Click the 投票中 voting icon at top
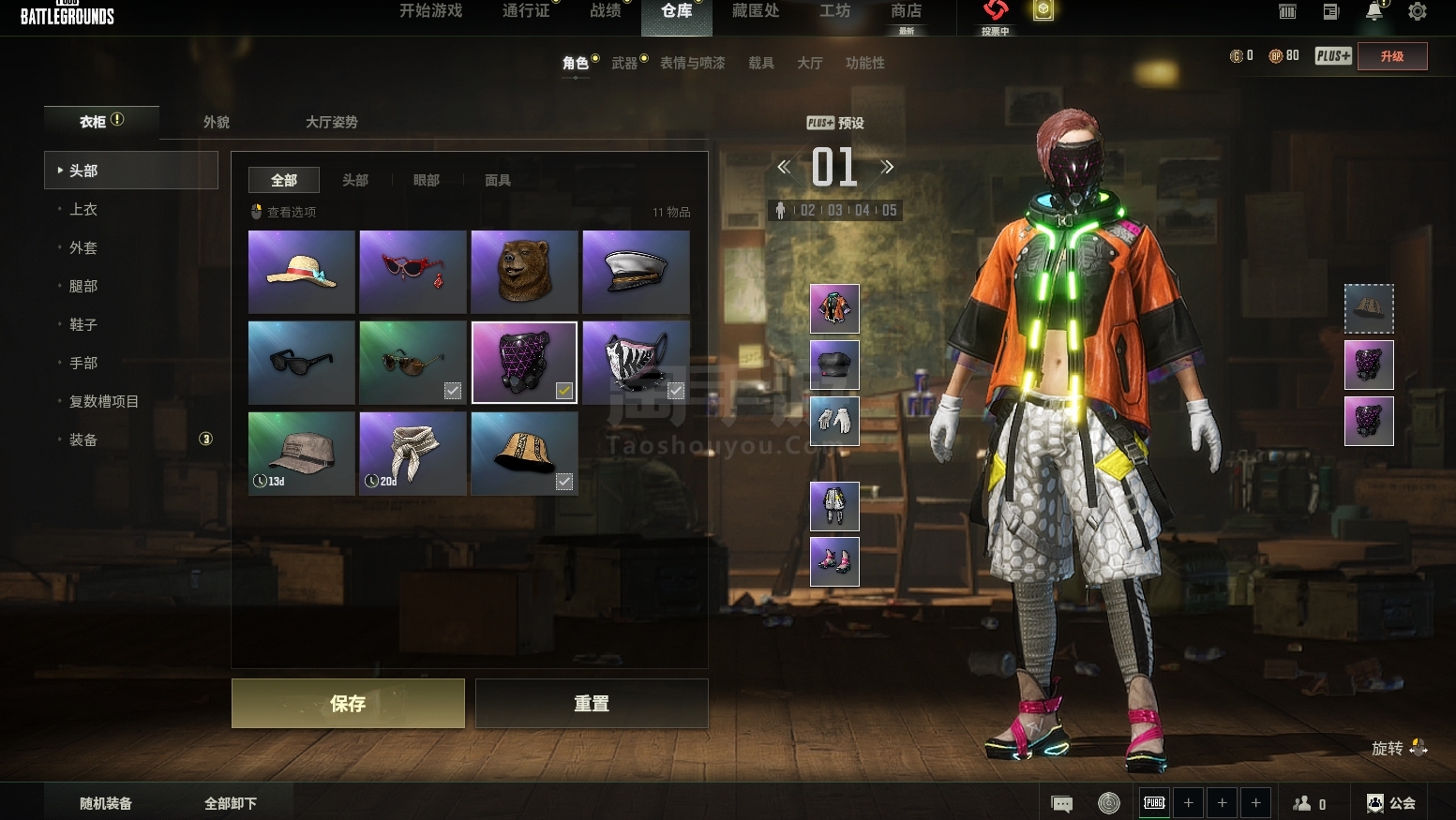1456x820 pixels. (x=996, y=12)
